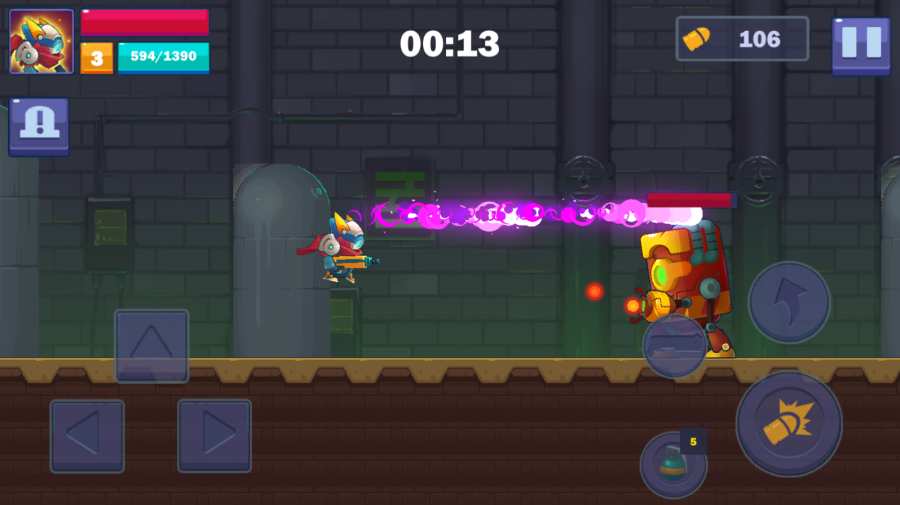This screenshot has height=505, width=900.
Task: Select the robot hero portrait
Action: click(41, 42)
